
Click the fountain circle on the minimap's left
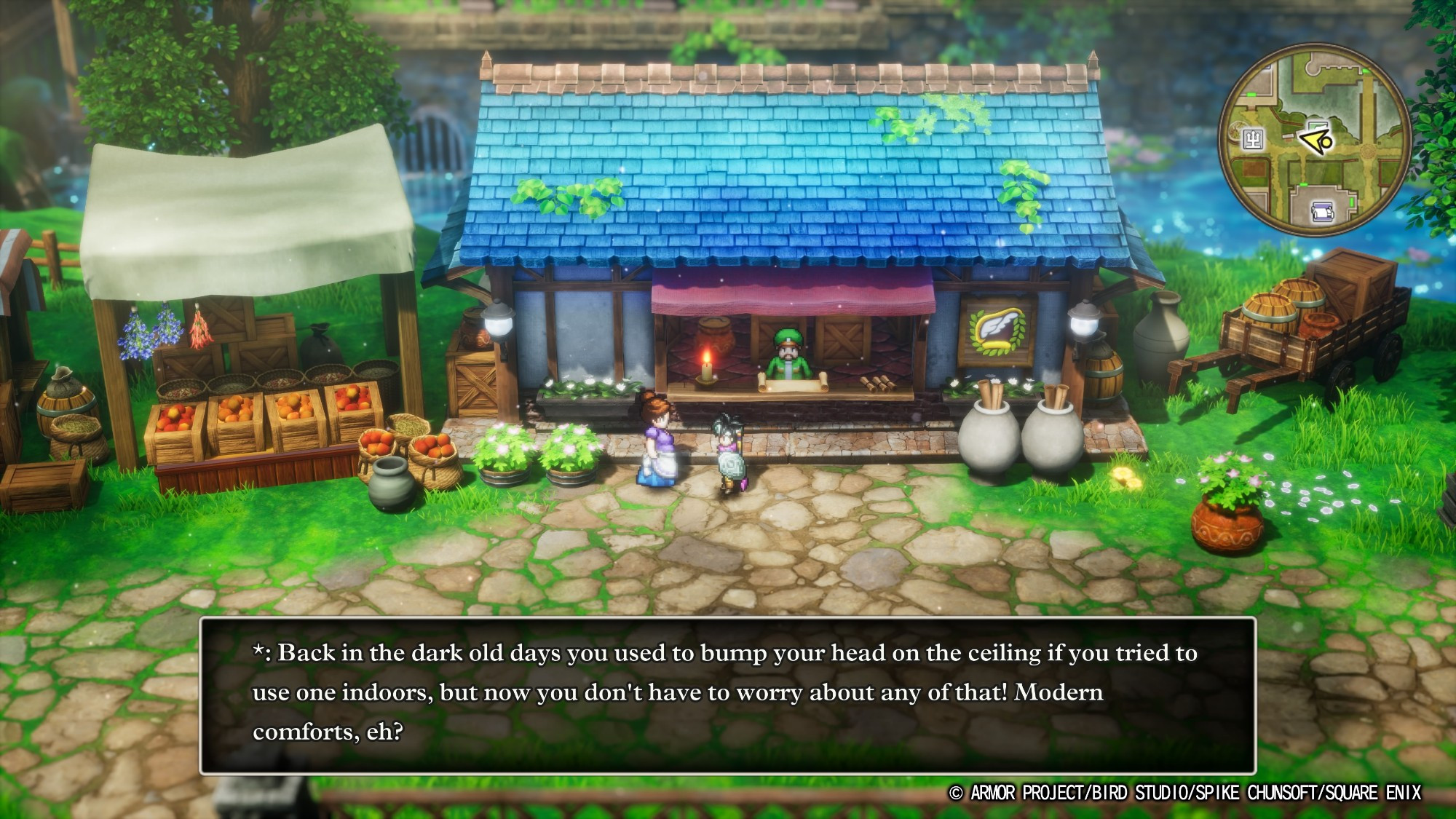coord(1238,130)
